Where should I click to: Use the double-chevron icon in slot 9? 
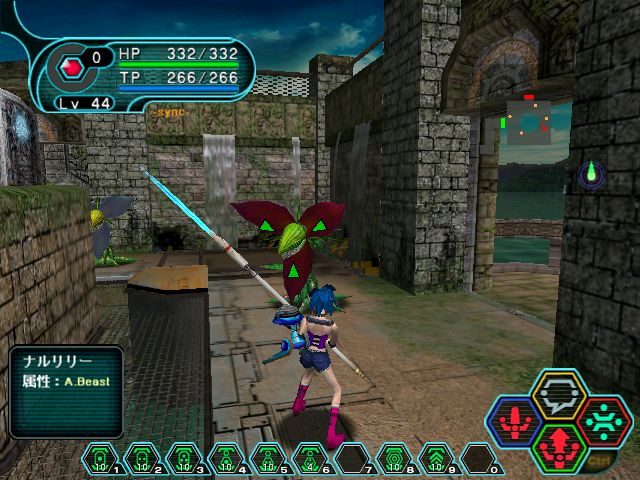437,458
